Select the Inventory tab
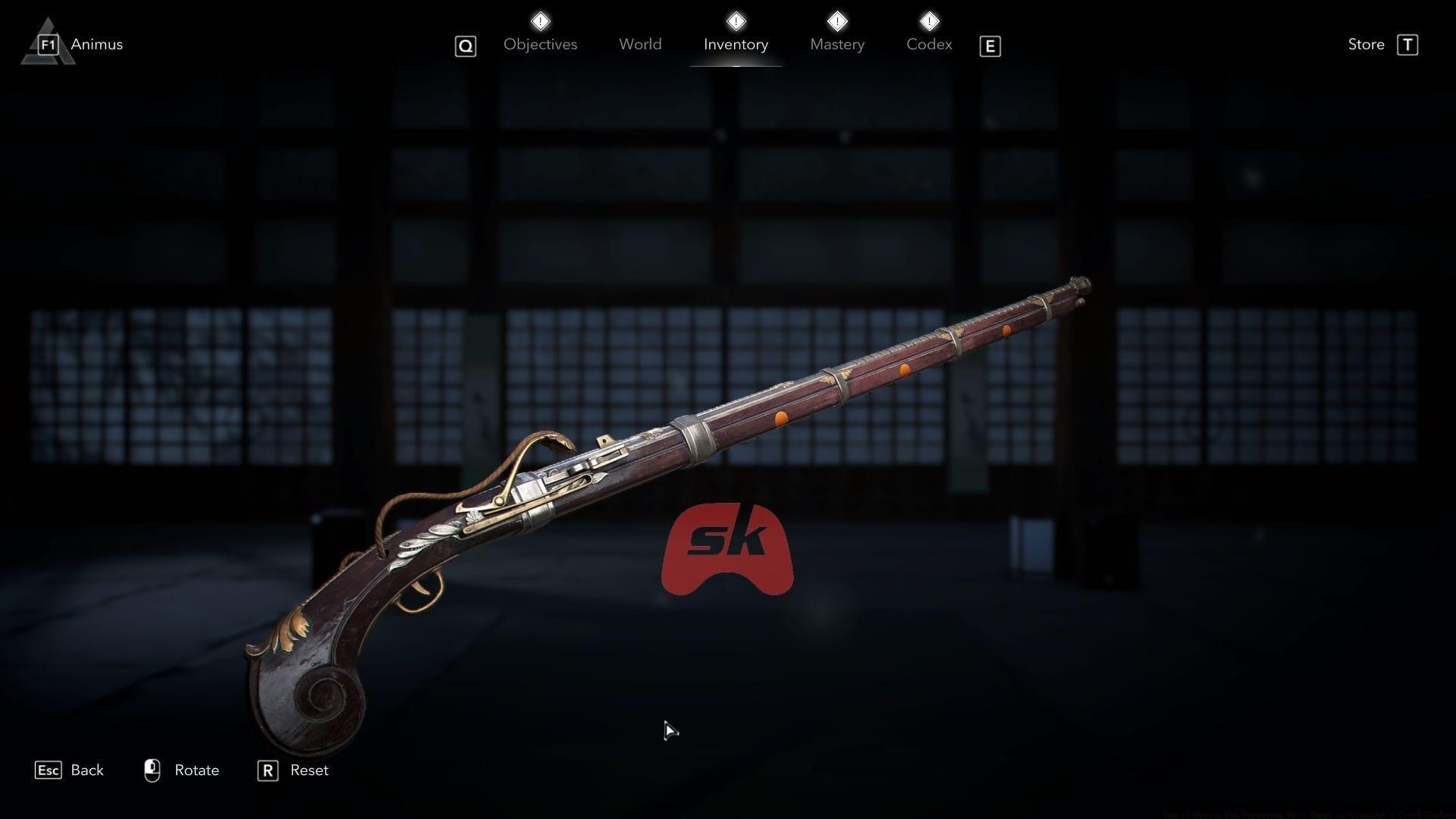 click(x=736, y=45)
